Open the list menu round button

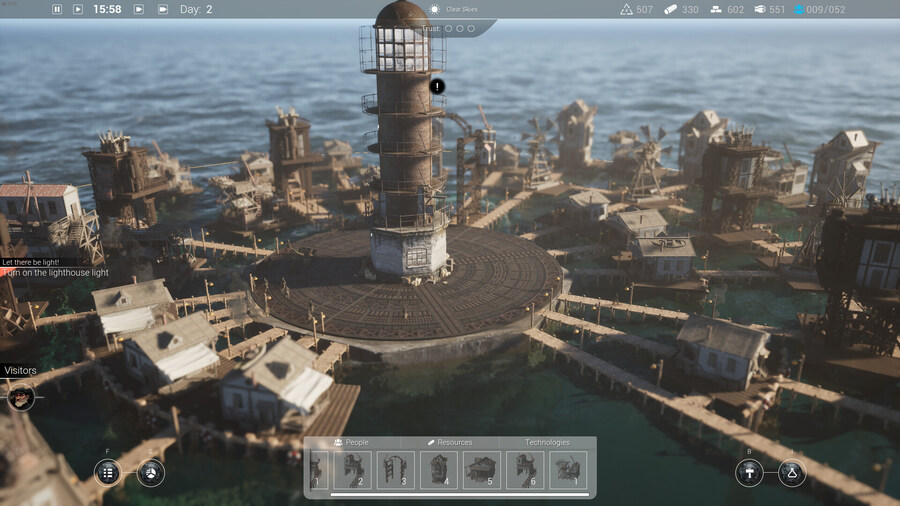[x=108, y=473]
